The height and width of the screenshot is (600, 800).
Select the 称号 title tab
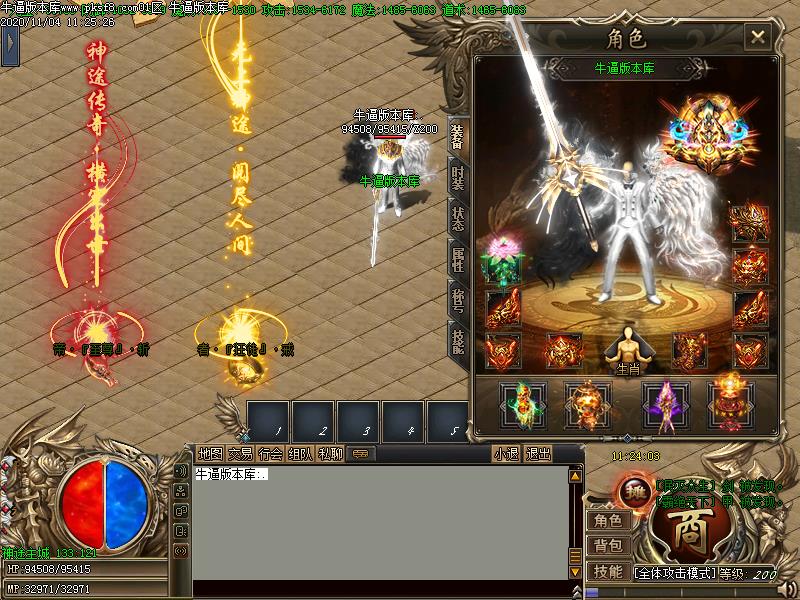pyautogui.click(x=457, y=299)
